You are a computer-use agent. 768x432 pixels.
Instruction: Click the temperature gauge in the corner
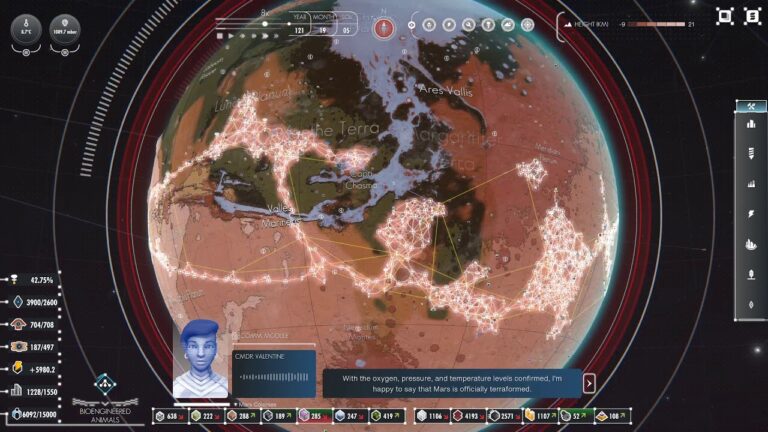(x=25, y=29)
